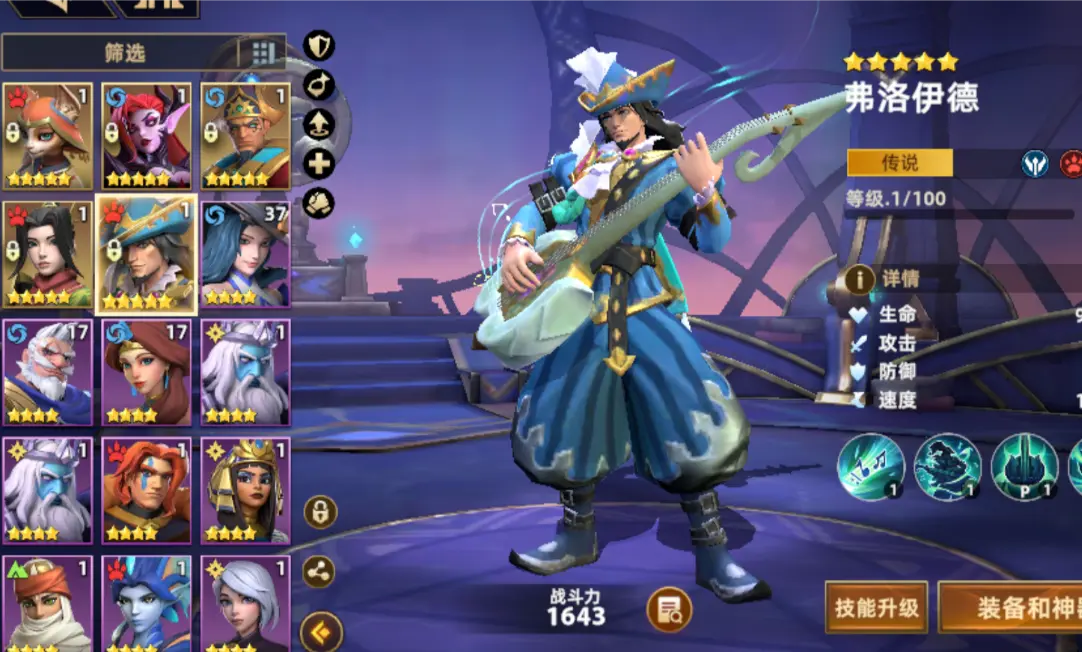Choose the black-haired woman with red scarf
This screenshot has height=652, width=1082.
[x=48, y=254]
